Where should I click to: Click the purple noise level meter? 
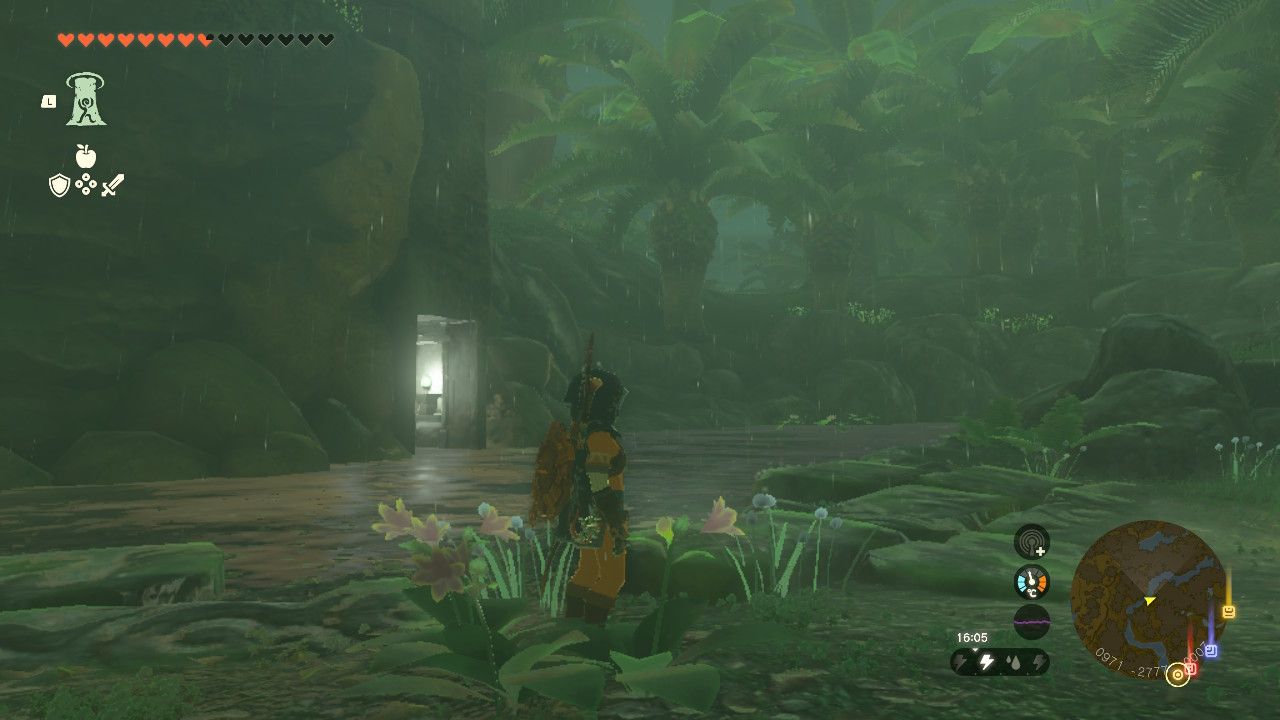[x=1031, y=621]
